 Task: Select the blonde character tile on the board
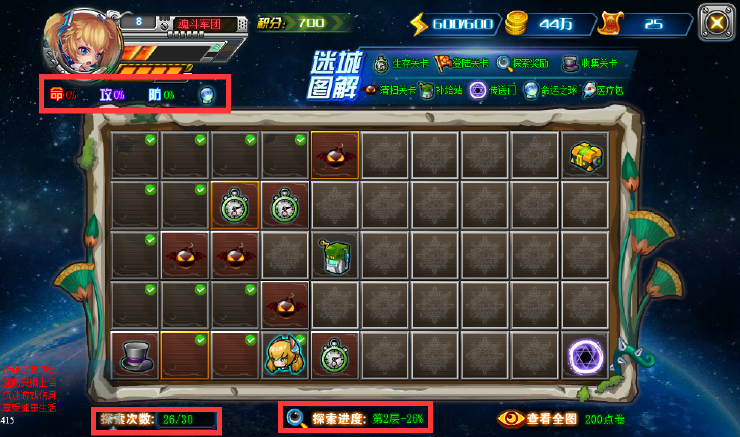coord(284,354)
